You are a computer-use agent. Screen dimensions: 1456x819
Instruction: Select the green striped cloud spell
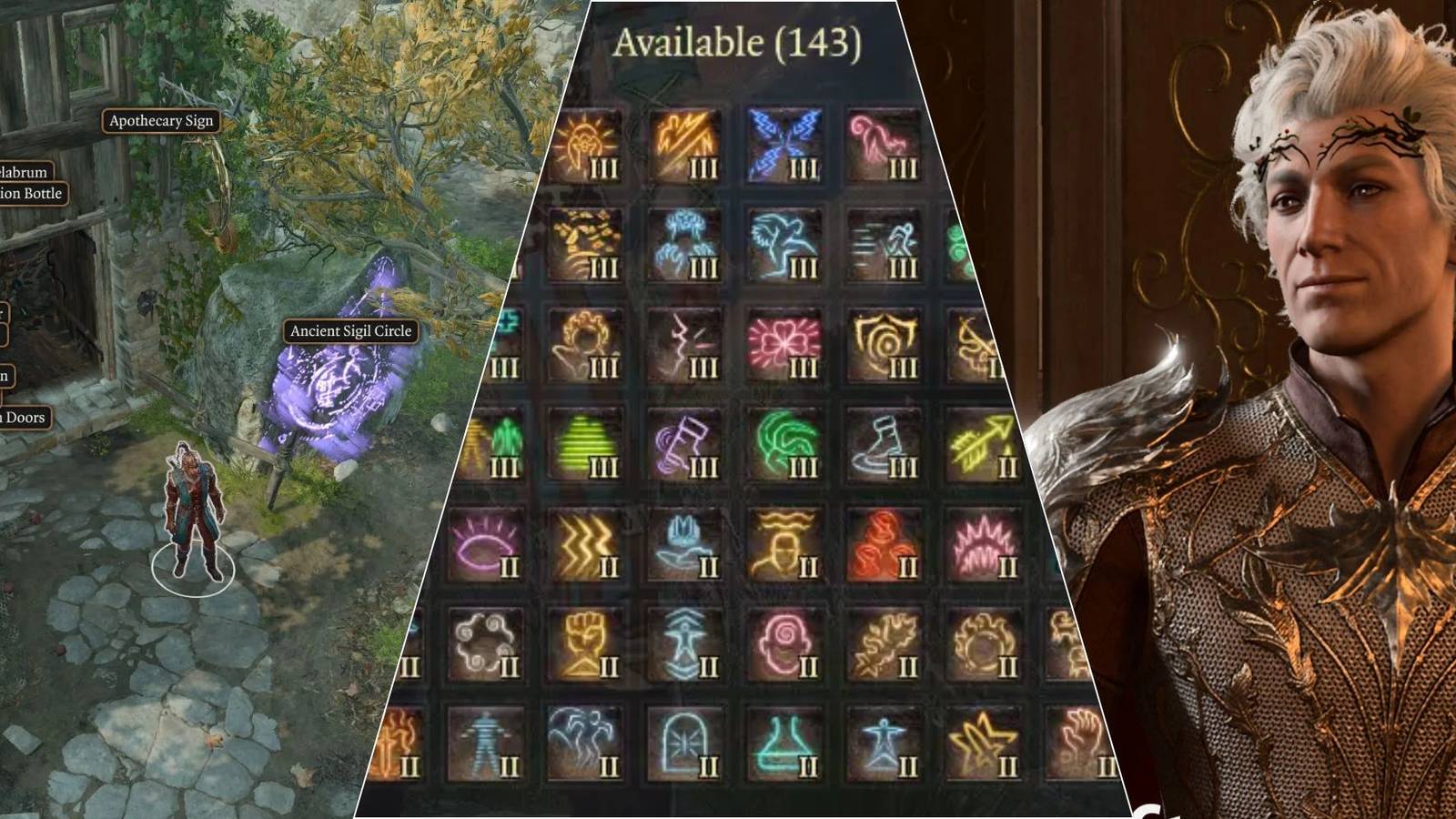[x=585, y=445]
